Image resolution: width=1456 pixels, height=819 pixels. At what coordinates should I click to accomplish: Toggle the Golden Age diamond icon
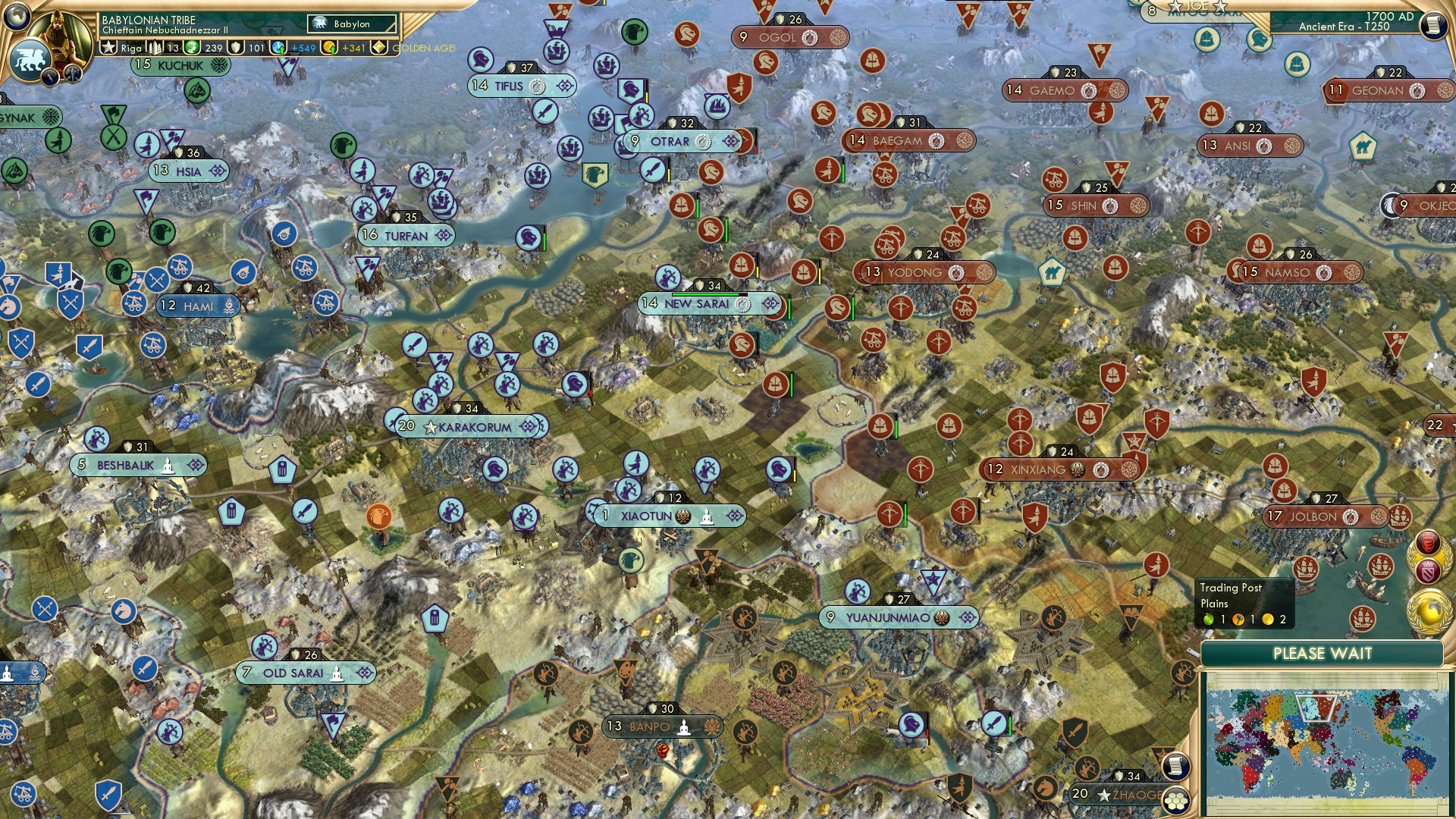point(379,49)
